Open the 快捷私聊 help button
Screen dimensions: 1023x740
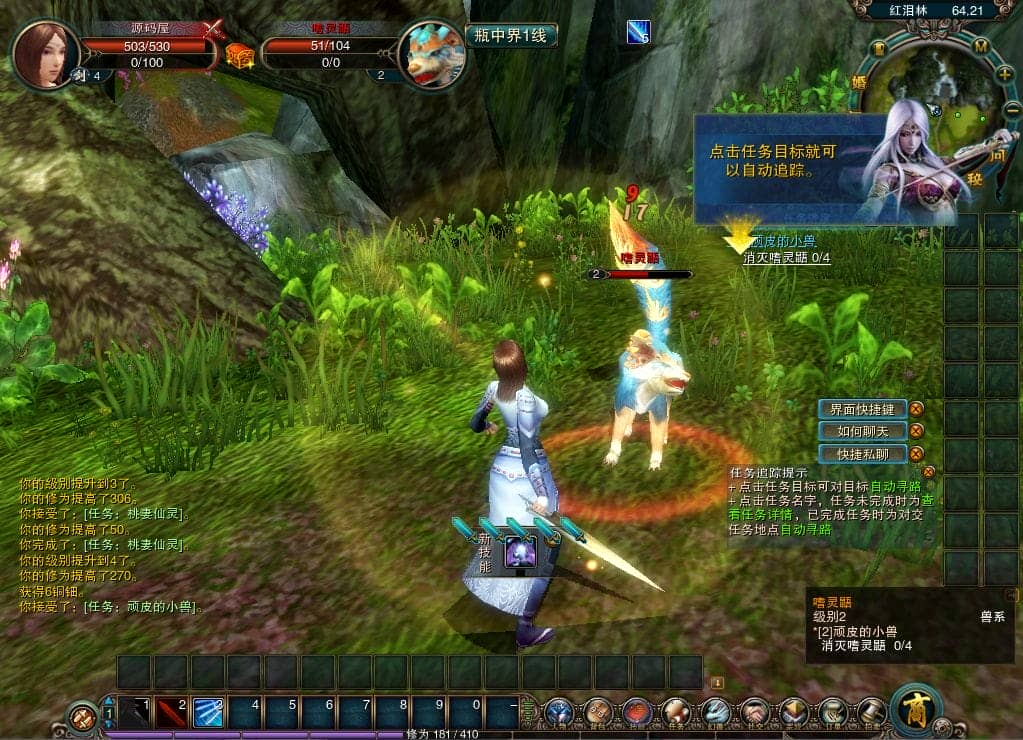pyautogui.click(x=862, y=454)
